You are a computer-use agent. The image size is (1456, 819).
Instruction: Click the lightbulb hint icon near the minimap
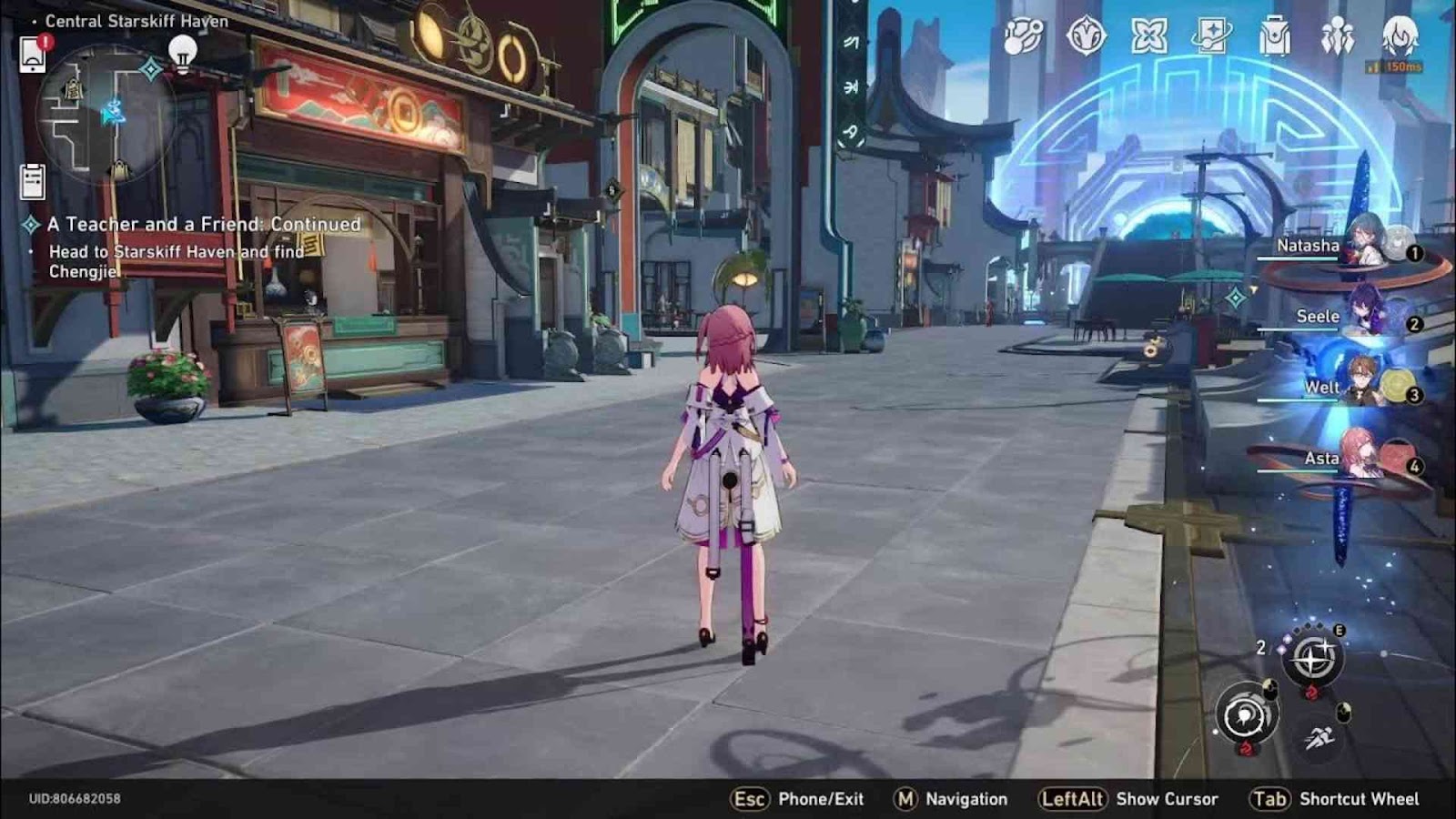[x=183, y=53]
